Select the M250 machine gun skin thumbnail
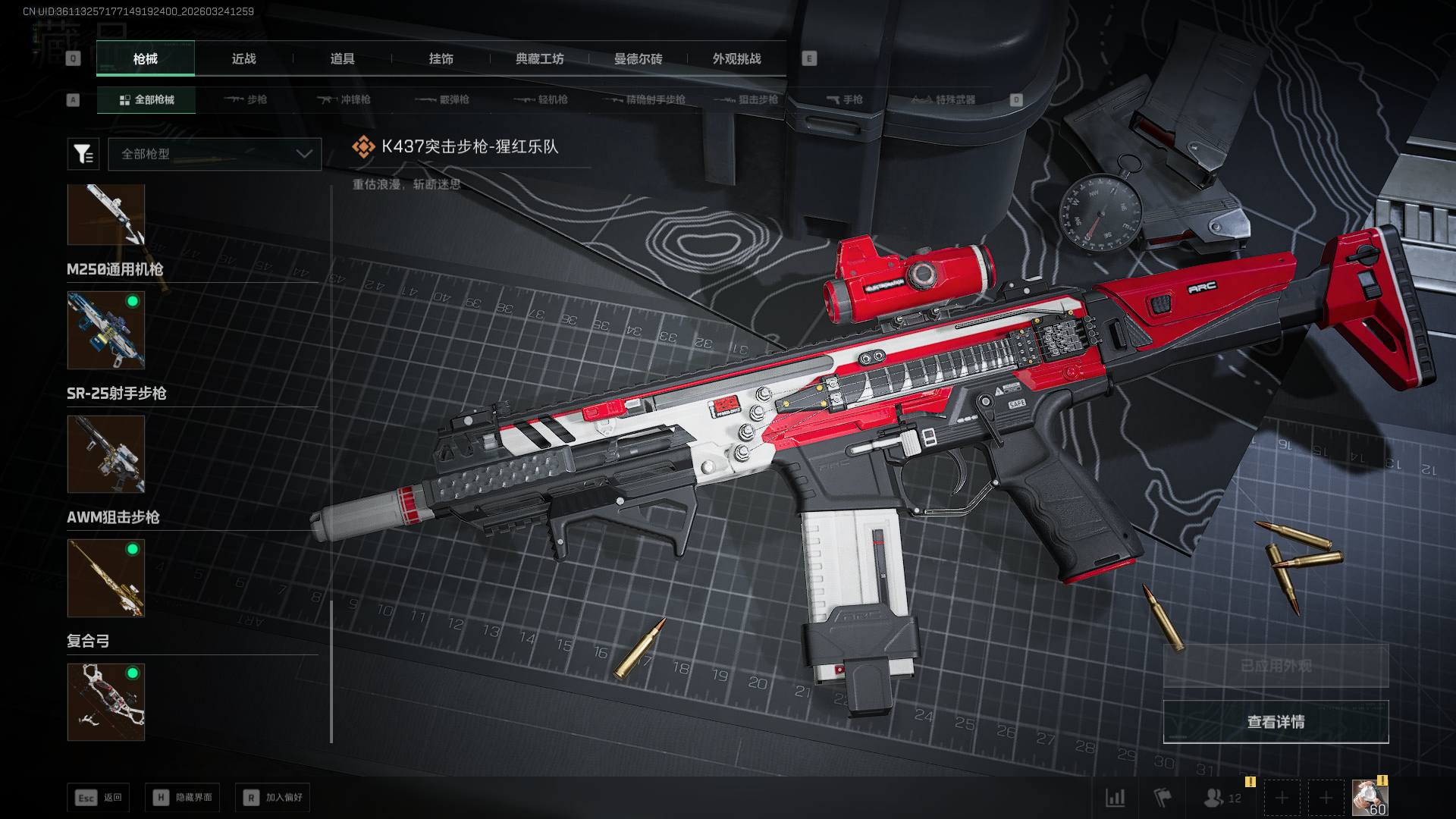The width and height of the screenshot is (1456, 819). [106, 331]
